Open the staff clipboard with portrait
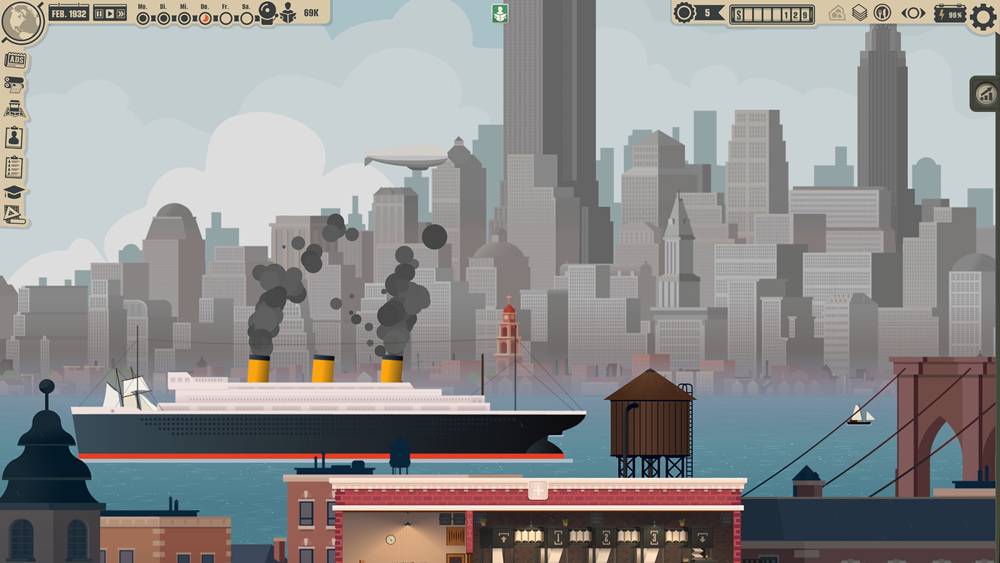1000x563 pixels. tap(14, 138)
